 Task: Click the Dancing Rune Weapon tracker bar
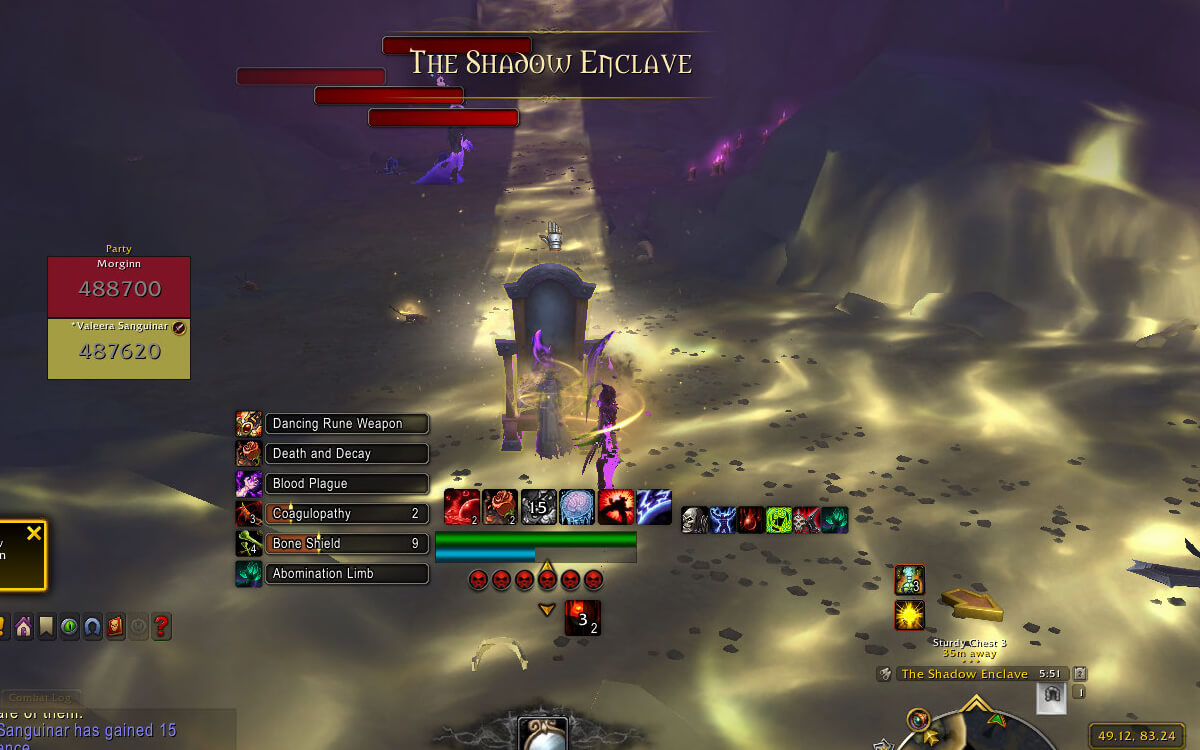pyautogui.click(x=346, y=424)
